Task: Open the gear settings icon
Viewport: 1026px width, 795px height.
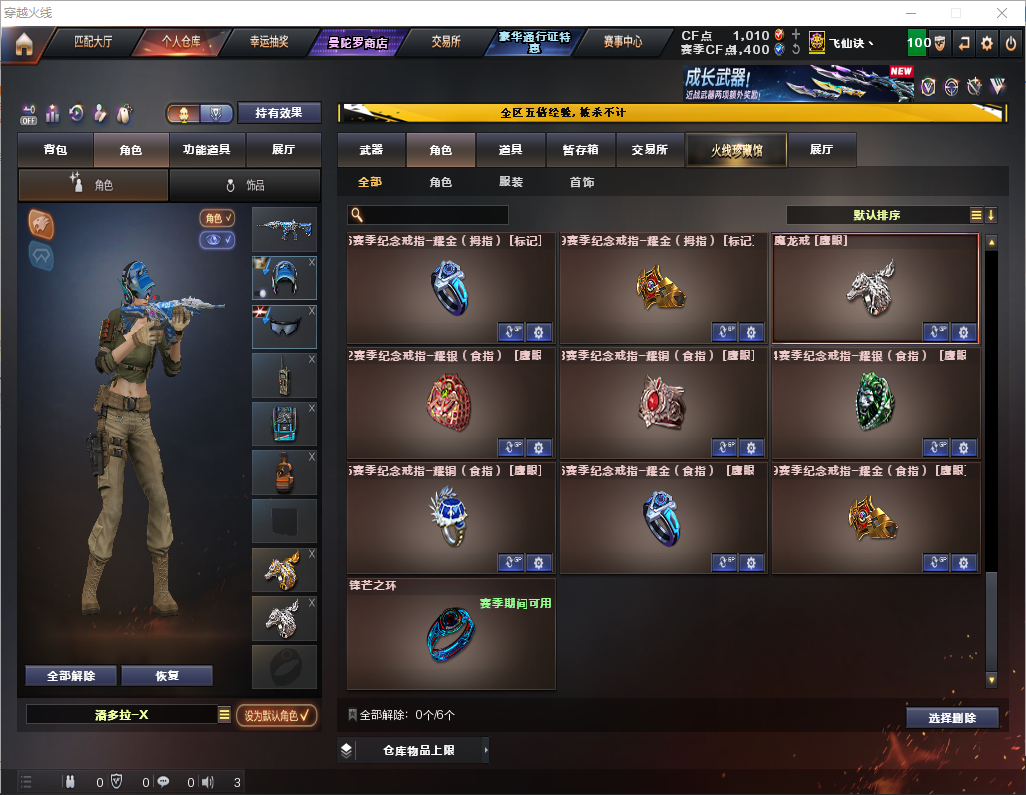Action: click(x=987, y=43)
